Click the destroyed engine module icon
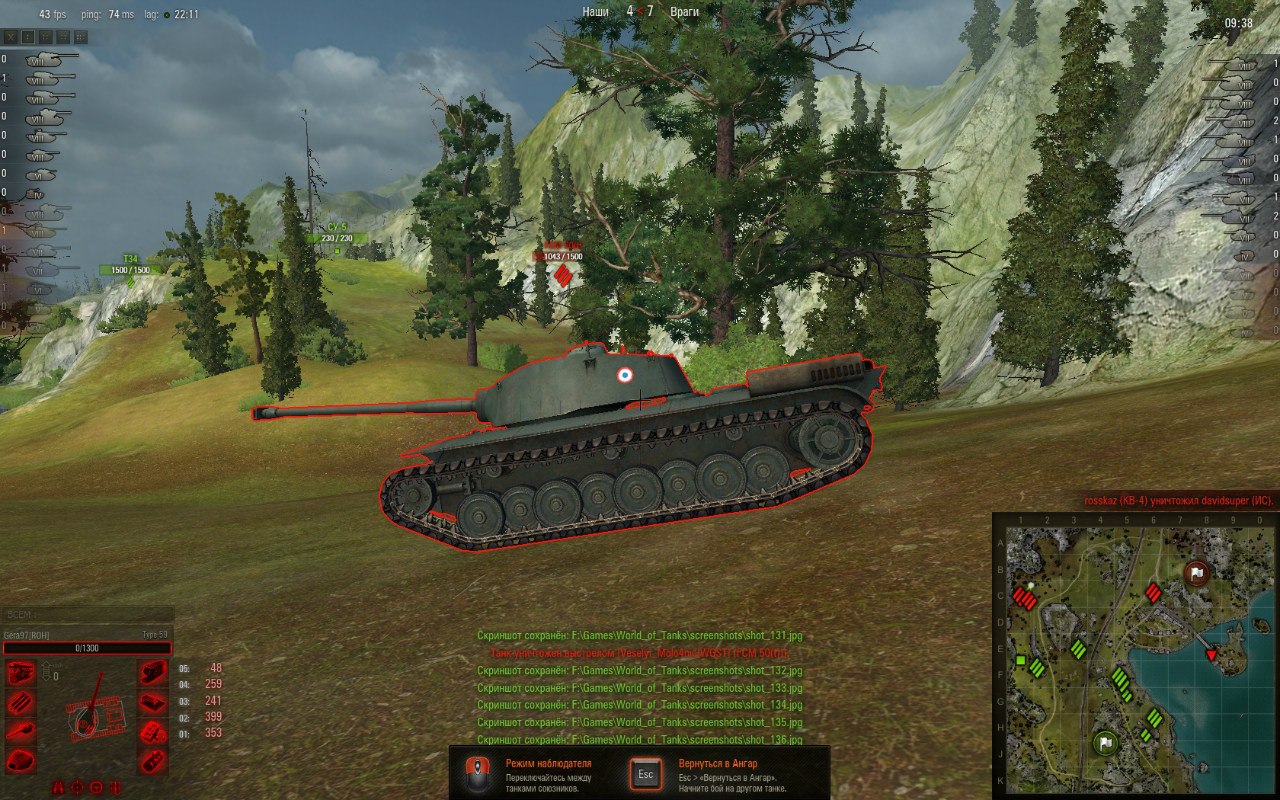This screenshot has width=1280, height=800. (x=20, y=674)
